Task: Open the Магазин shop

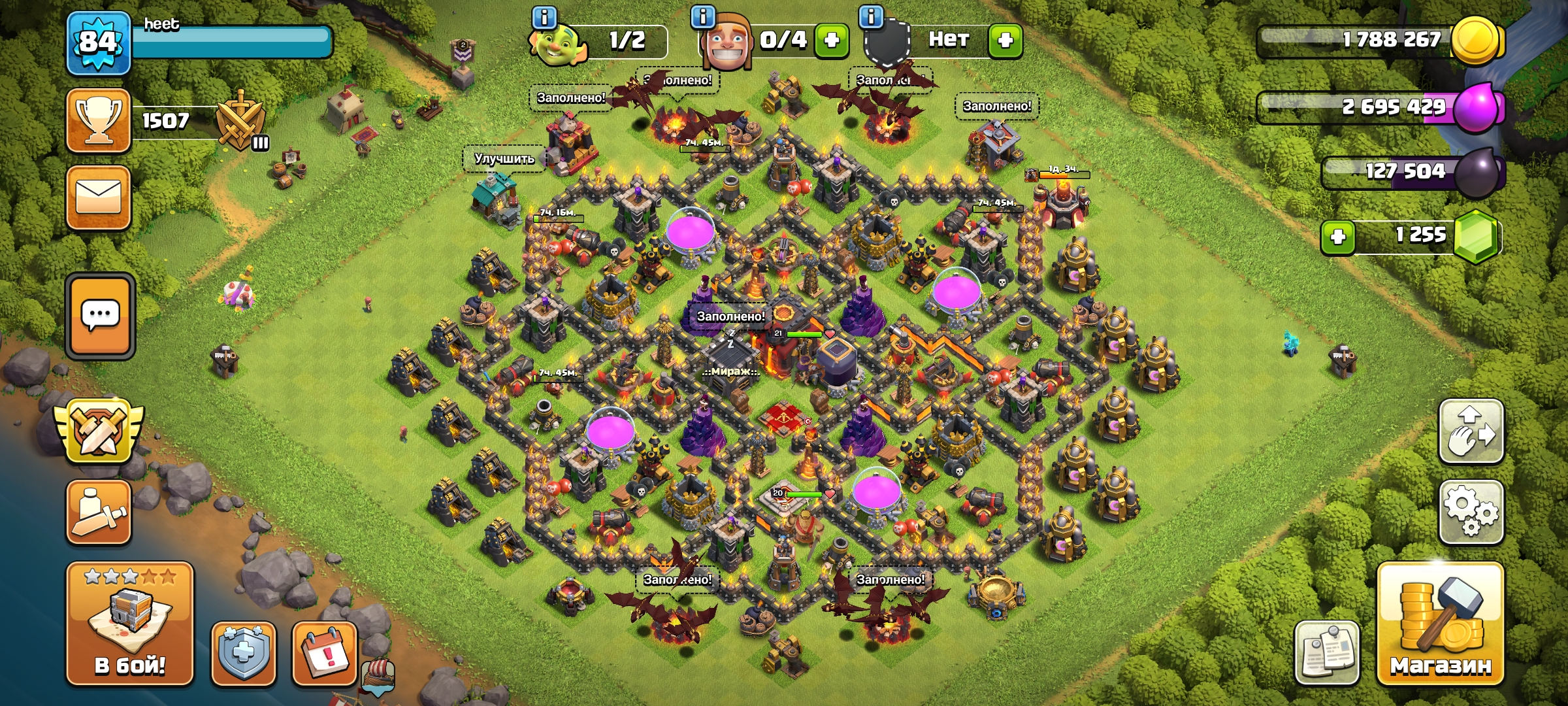Action: point(1440,624)
